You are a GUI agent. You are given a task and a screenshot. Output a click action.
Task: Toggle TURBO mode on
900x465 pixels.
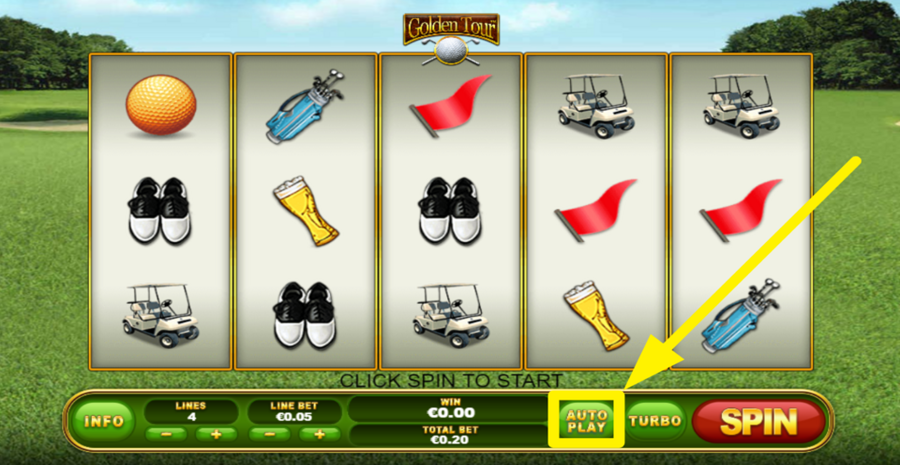click(x=656, y=421)
